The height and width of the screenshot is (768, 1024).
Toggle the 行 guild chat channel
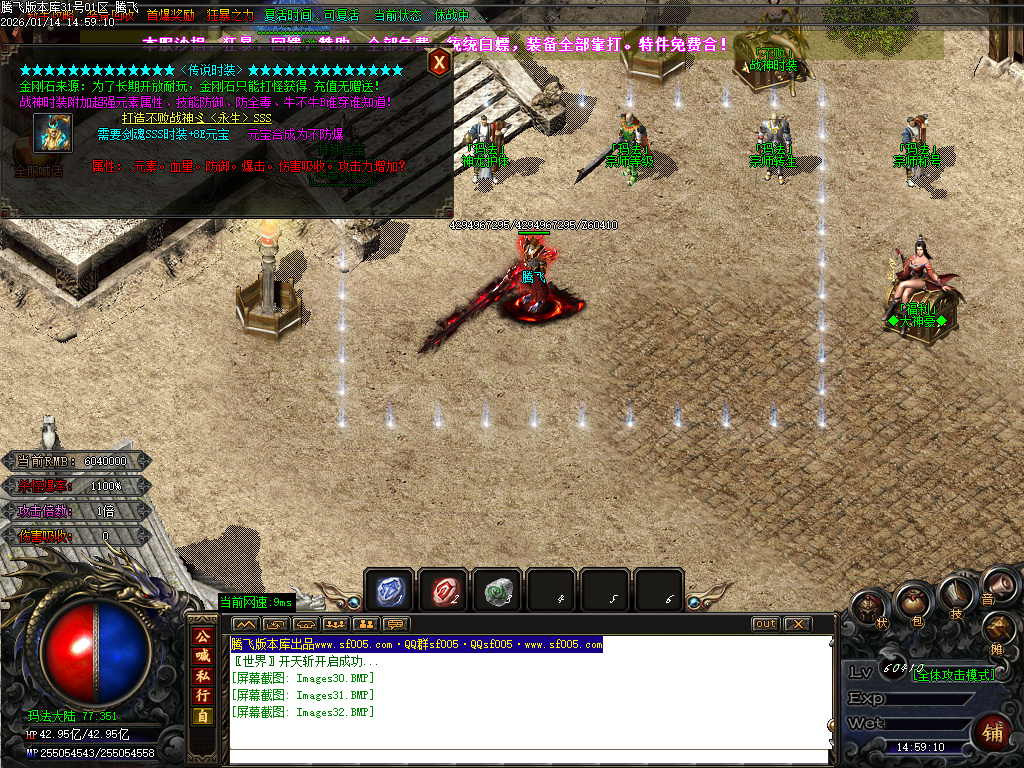click(x=202, y=695)
